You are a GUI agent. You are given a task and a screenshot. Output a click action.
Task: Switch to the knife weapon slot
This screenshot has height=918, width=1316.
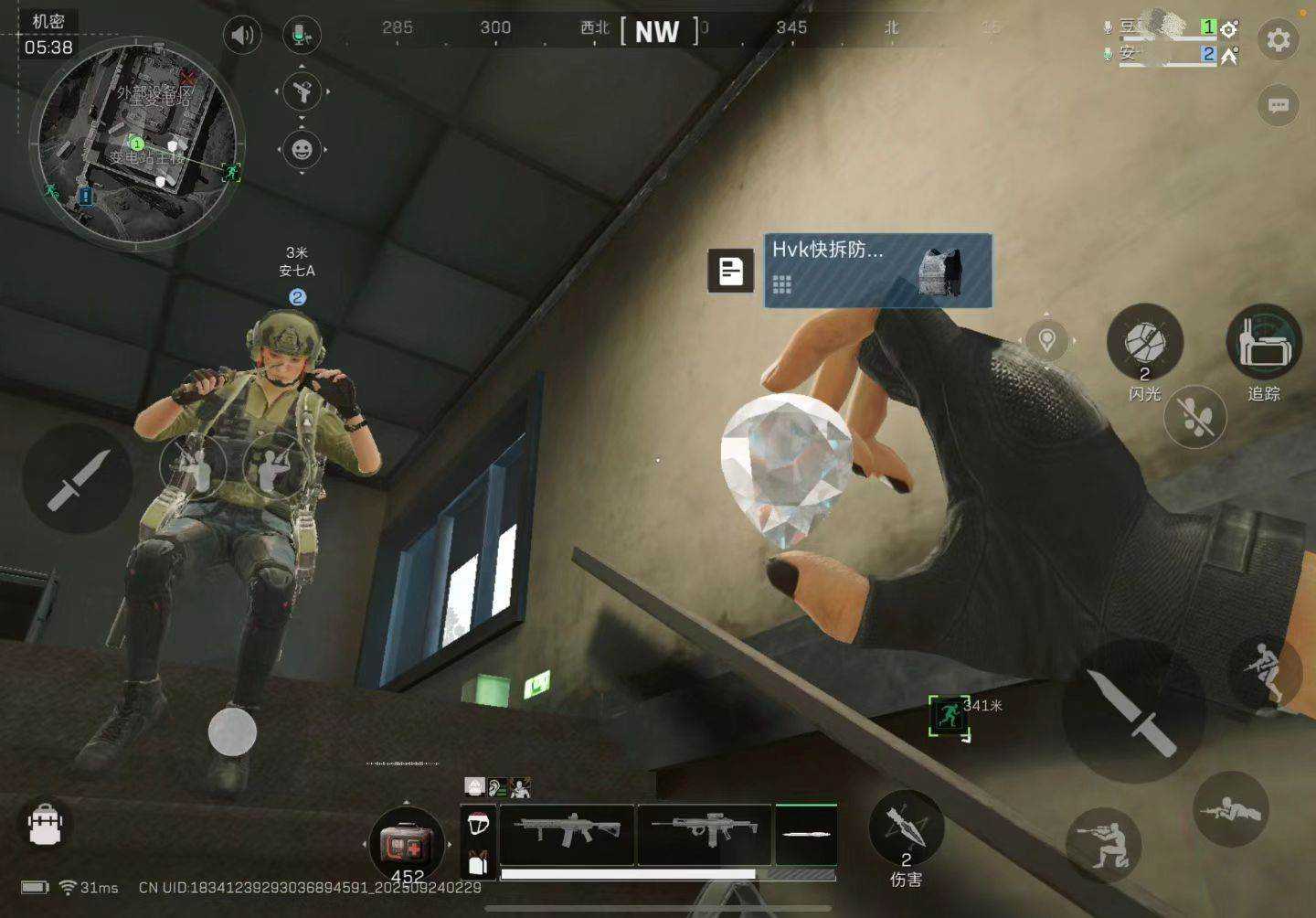[806, 834]
